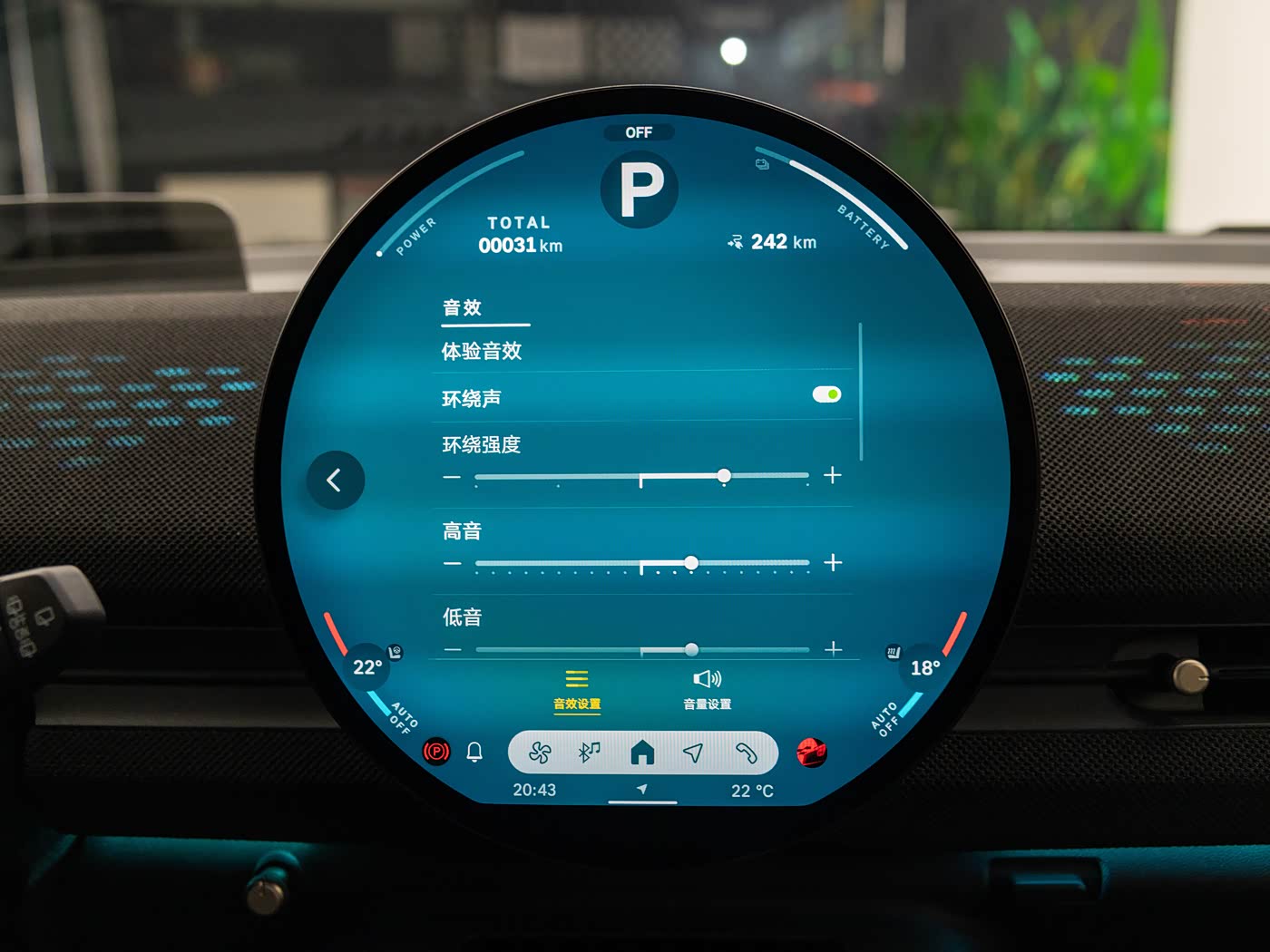The width and height of the screenshot is (1270, 952).
Task: Decrease 环绕强度 with its minus button
Action: coord(452,477)
